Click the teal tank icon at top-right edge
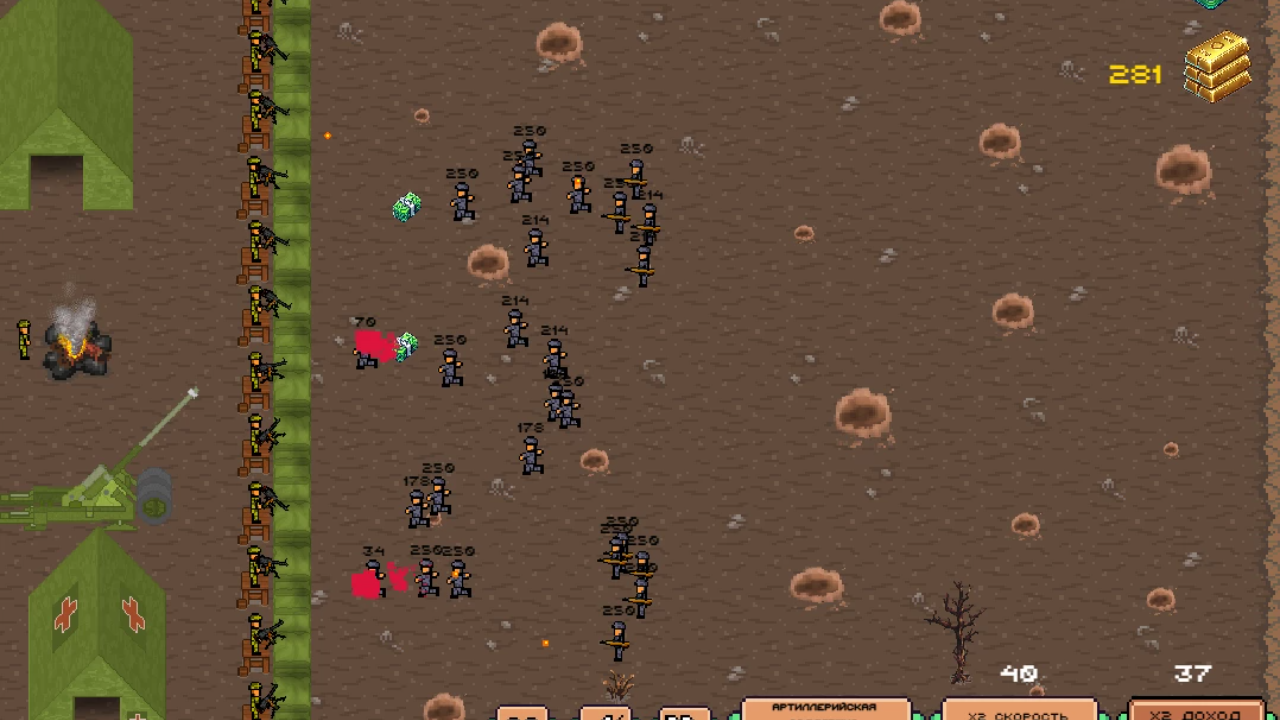Image resolution: width=1280 pixels, height=720 pixels. tap(1208, 6)
